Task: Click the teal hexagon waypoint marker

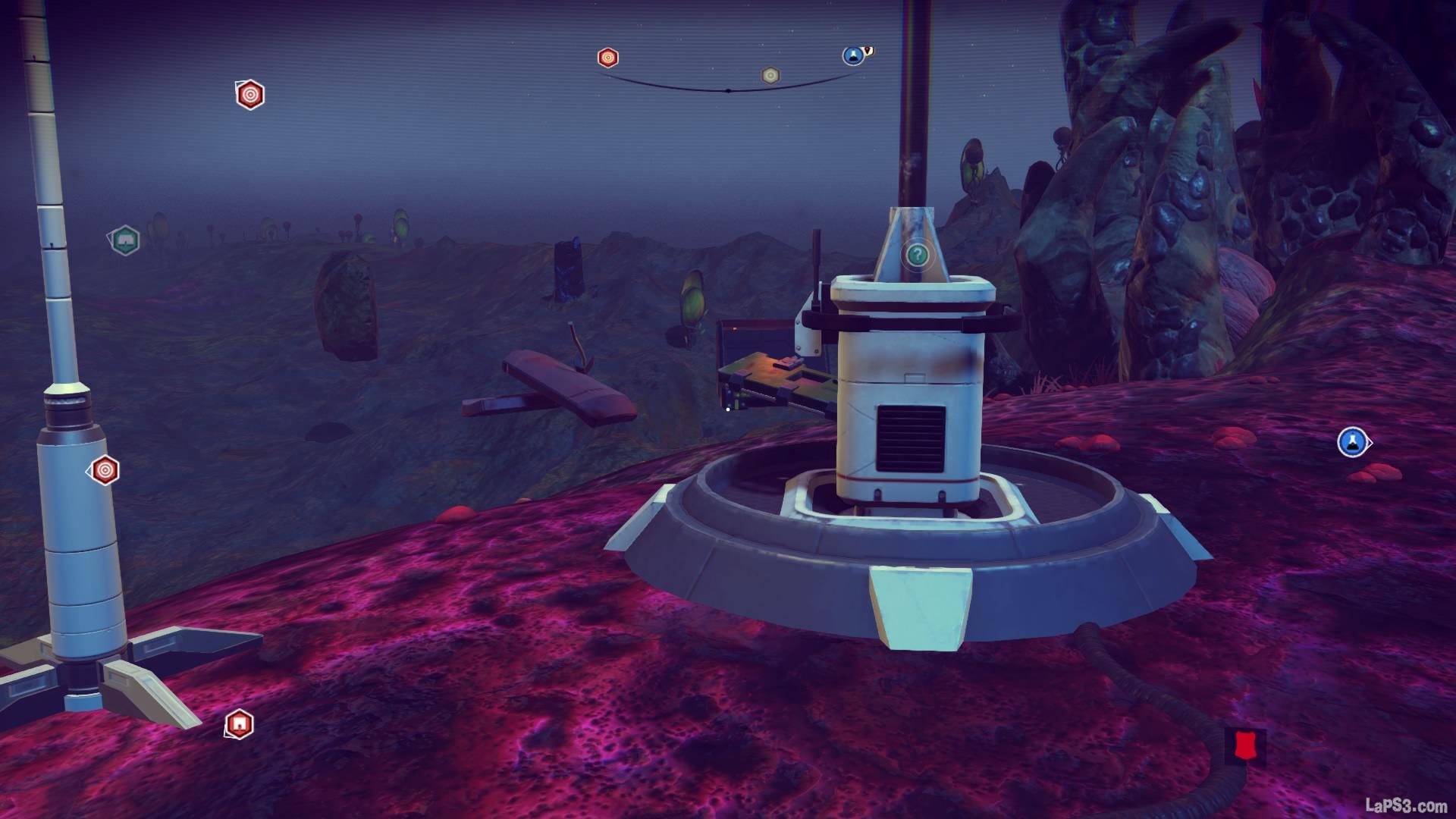Action: pos(124,241)
